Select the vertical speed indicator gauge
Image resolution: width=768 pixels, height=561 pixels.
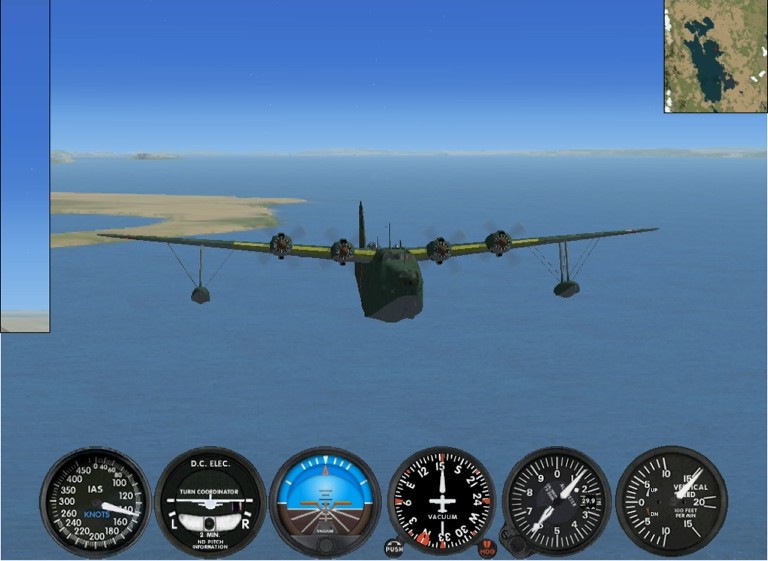click(671, 500)
